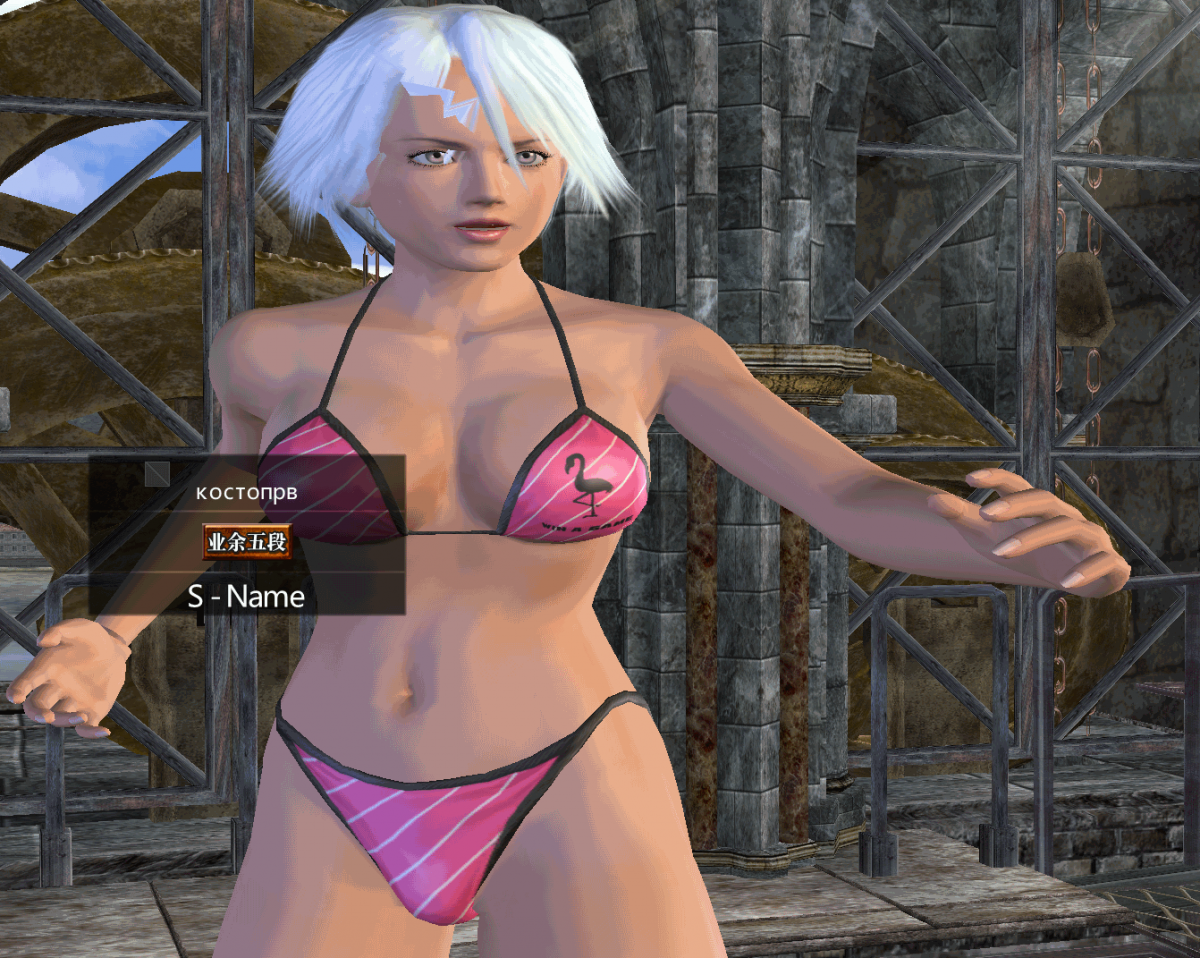Click the player name костопрв
The image size is (1200, 958).
246,494
